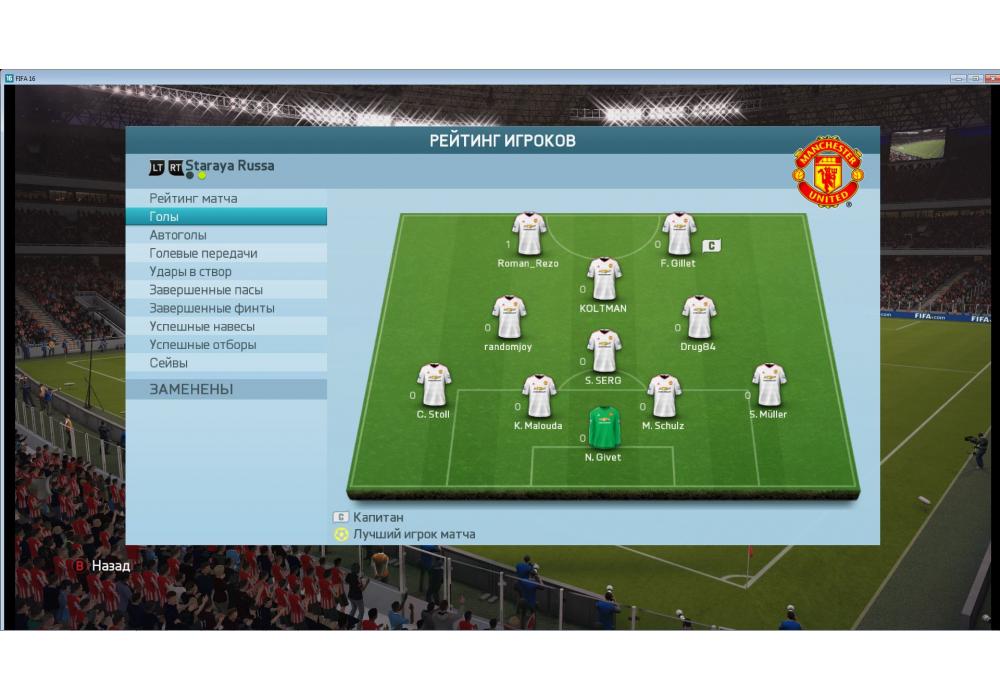This screenshot has height=700, width=1000.
Task: Select S. Müller's shirt on the pitch
Action: click(x=768, y=385)
